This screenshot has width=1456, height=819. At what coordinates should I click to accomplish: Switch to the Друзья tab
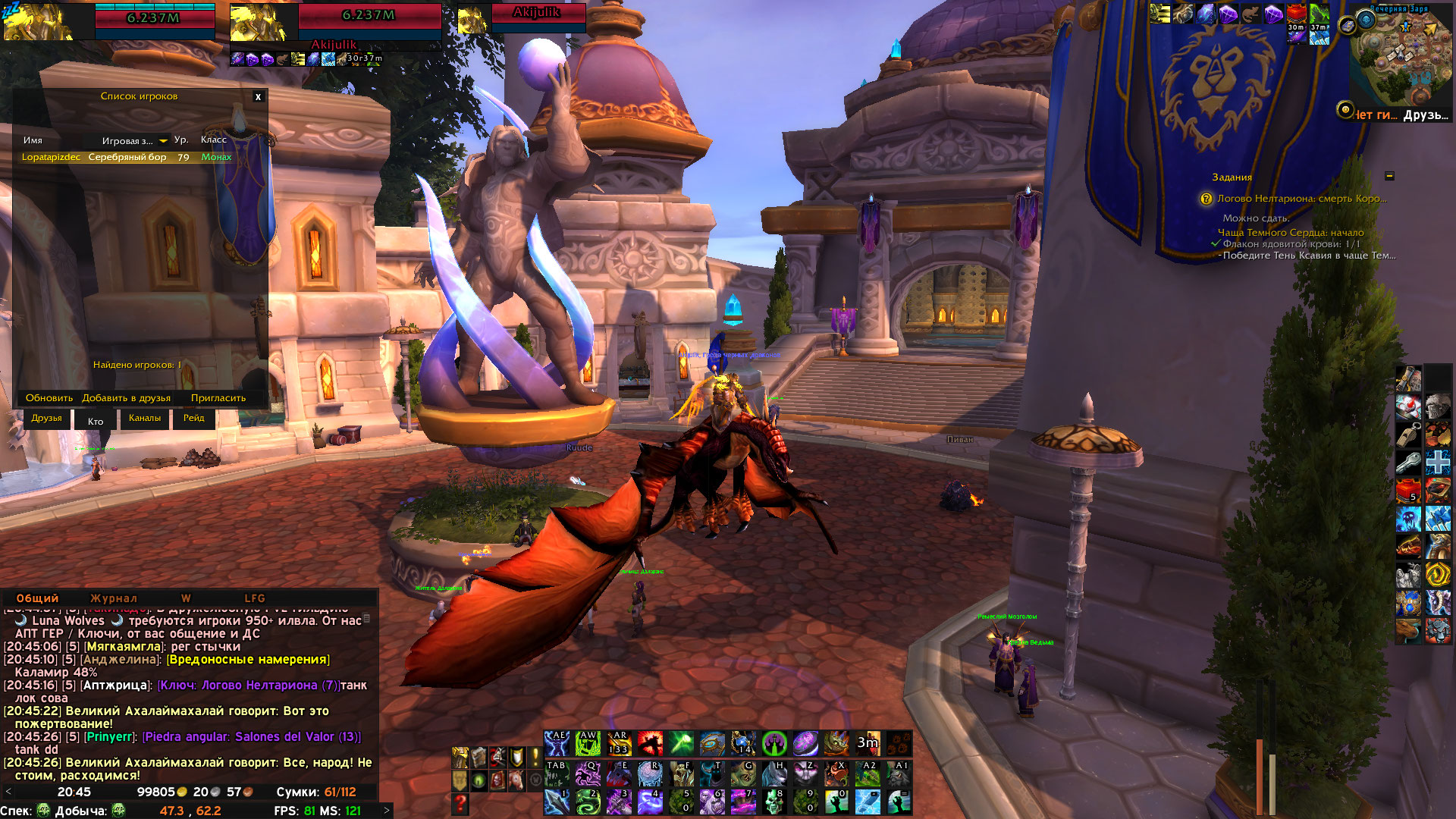(x=47, y=419)
